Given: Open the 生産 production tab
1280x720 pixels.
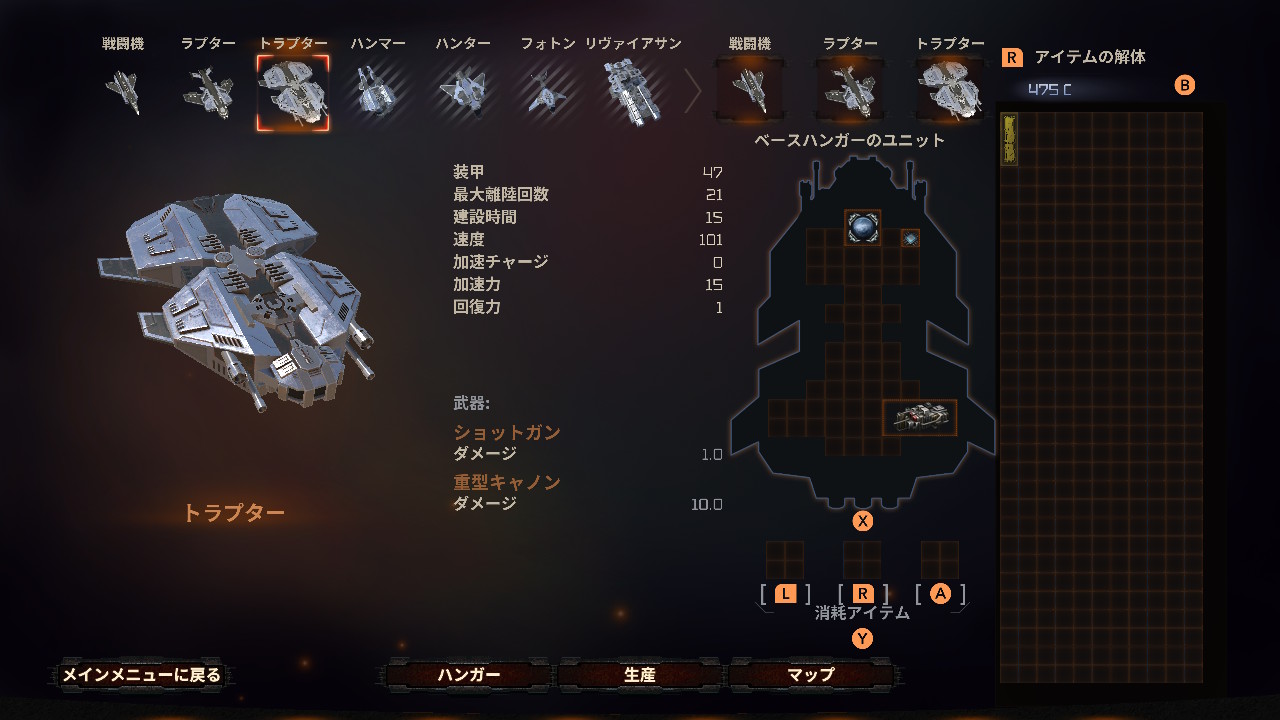Looking at the screenshot, I should pyautogui.click(x=637, y=674).
